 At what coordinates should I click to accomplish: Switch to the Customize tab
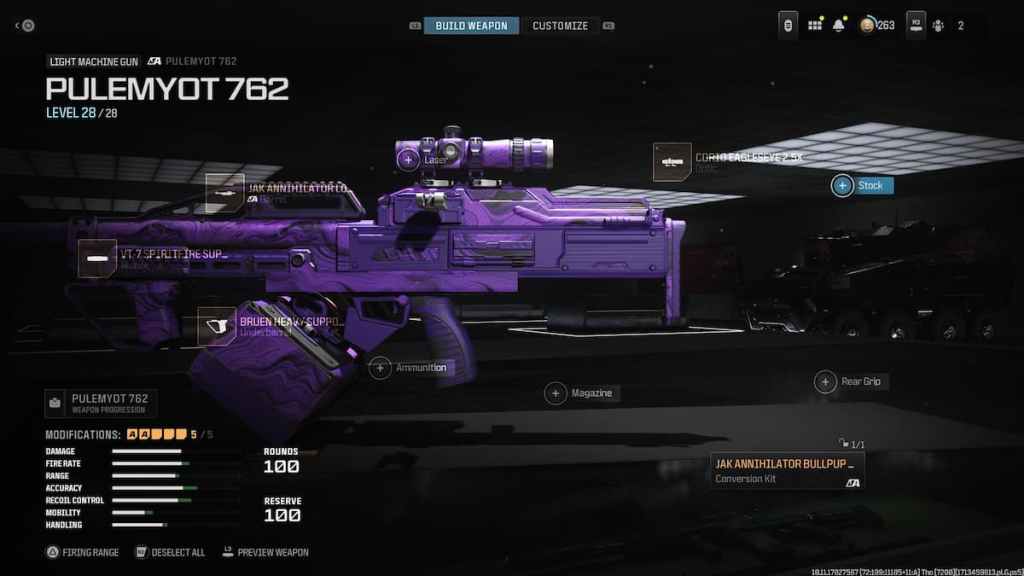click(x=560, y=25)
